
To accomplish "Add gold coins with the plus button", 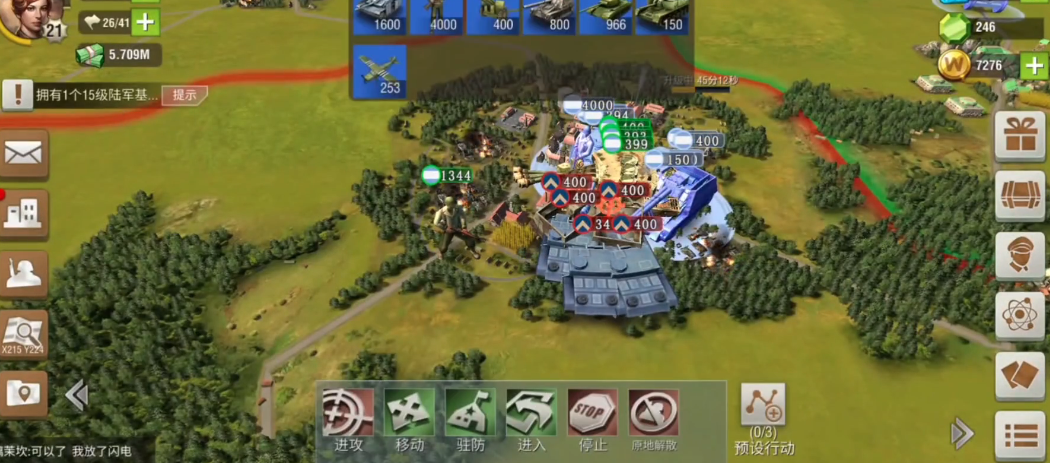I will click(x=1034, y=66).
